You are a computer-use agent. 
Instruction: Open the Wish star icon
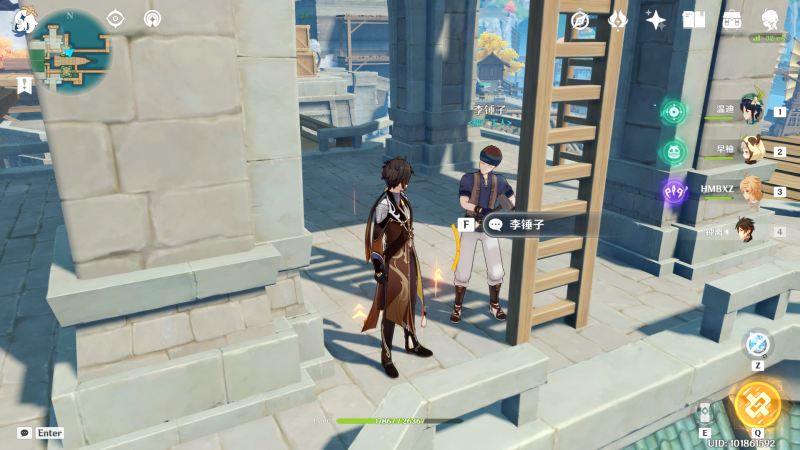(656, 20)
